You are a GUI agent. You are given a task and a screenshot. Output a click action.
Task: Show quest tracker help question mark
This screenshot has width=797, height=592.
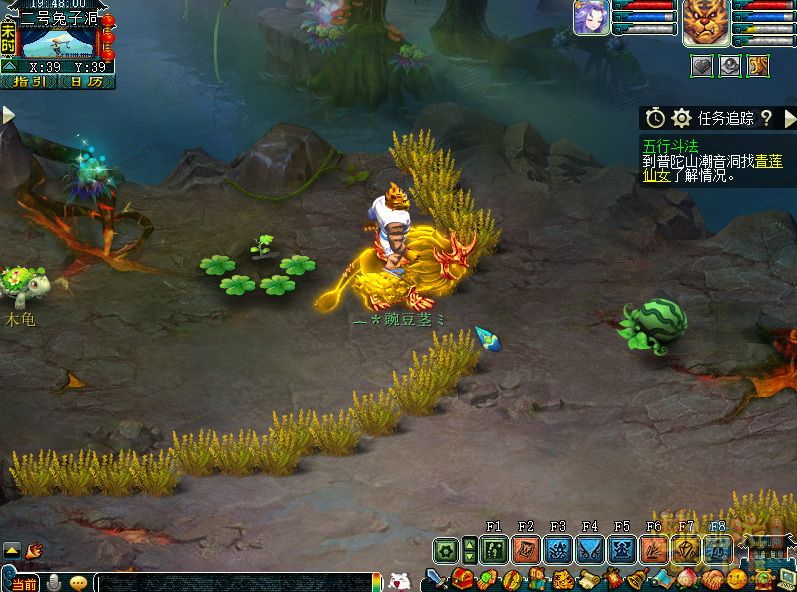point(766,118)
